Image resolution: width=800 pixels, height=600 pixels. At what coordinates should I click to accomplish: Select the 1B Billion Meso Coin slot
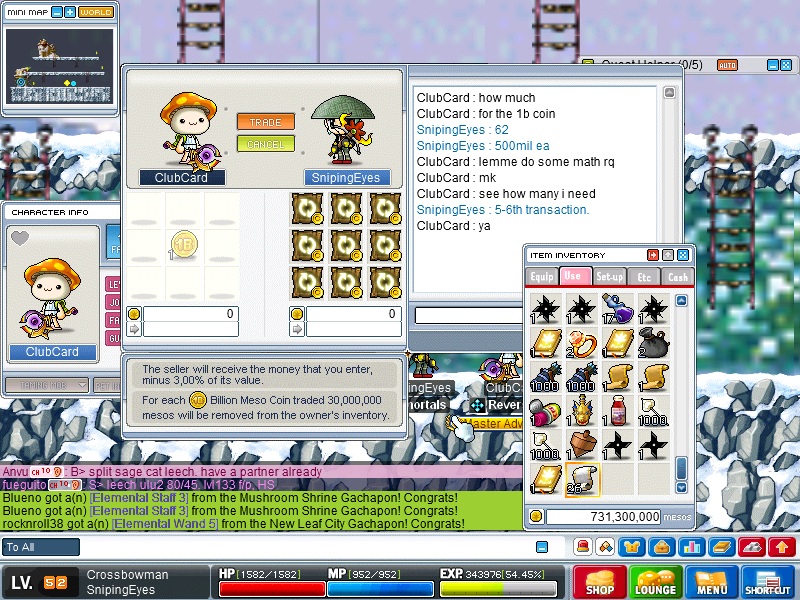pyautogui.click(x=184, y=244)
